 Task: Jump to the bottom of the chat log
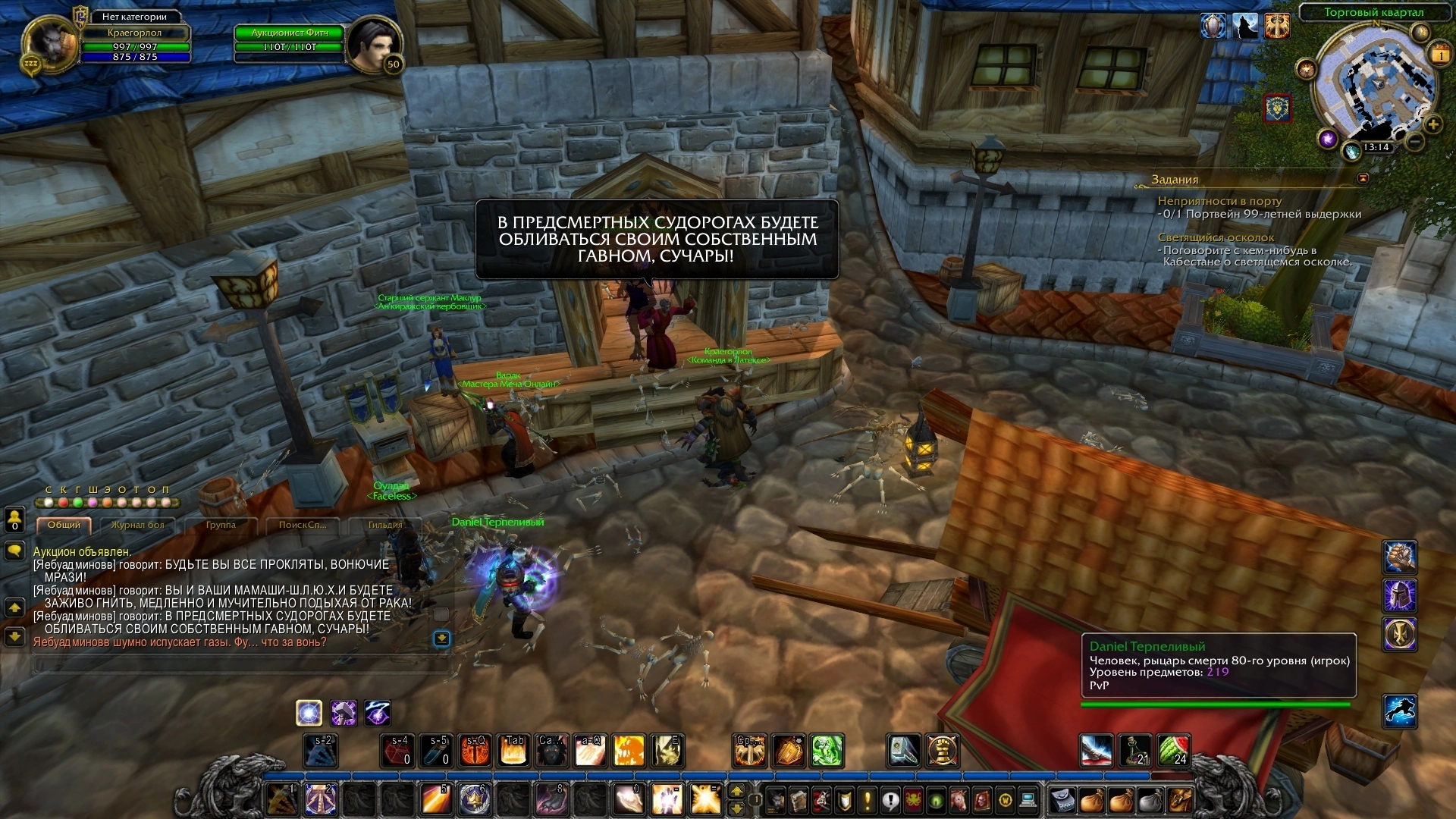coord(441,639)
